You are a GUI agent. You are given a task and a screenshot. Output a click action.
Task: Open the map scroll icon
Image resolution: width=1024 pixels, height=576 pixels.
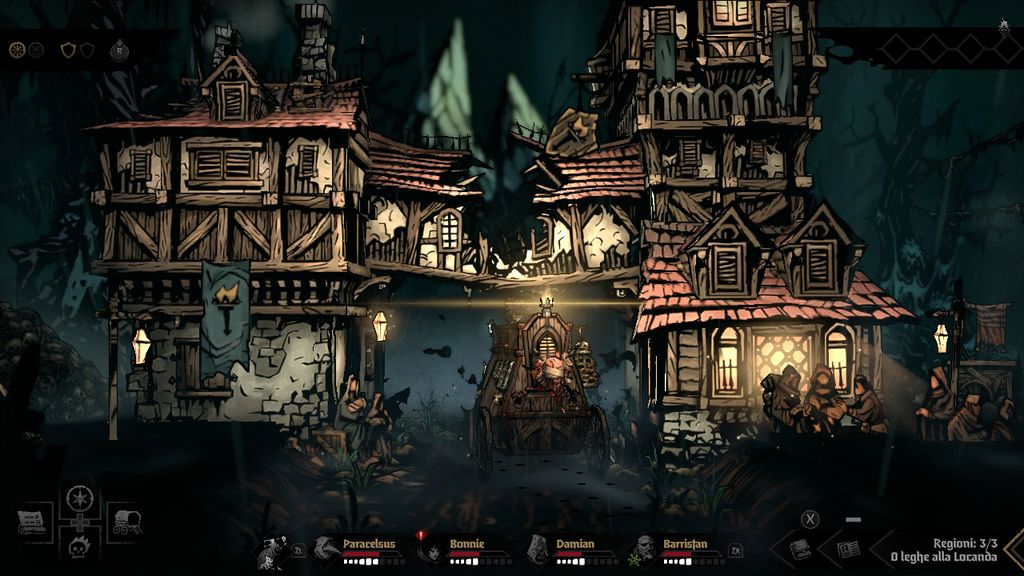coord(33,520)
